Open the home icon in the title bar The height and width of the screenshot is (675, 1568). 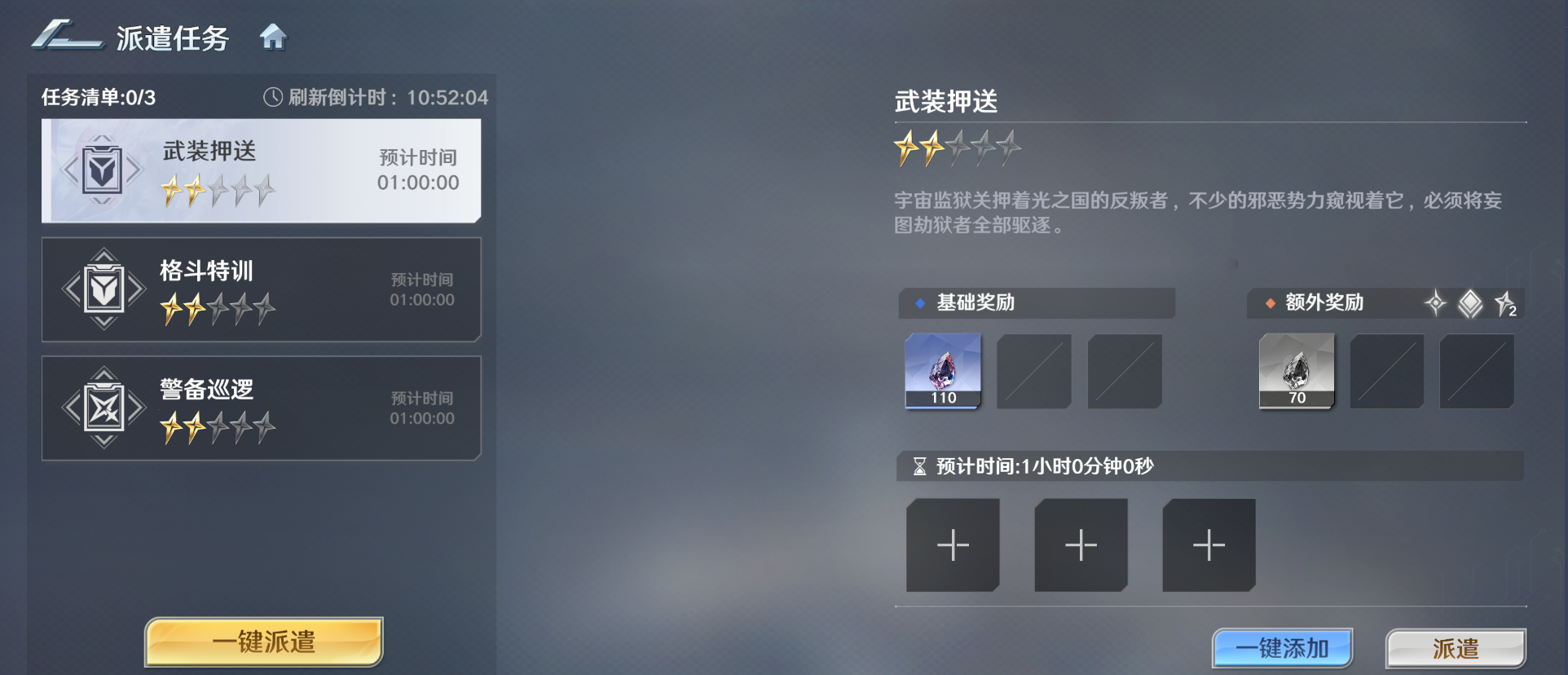pyautogui.click(x=275, y=37)
